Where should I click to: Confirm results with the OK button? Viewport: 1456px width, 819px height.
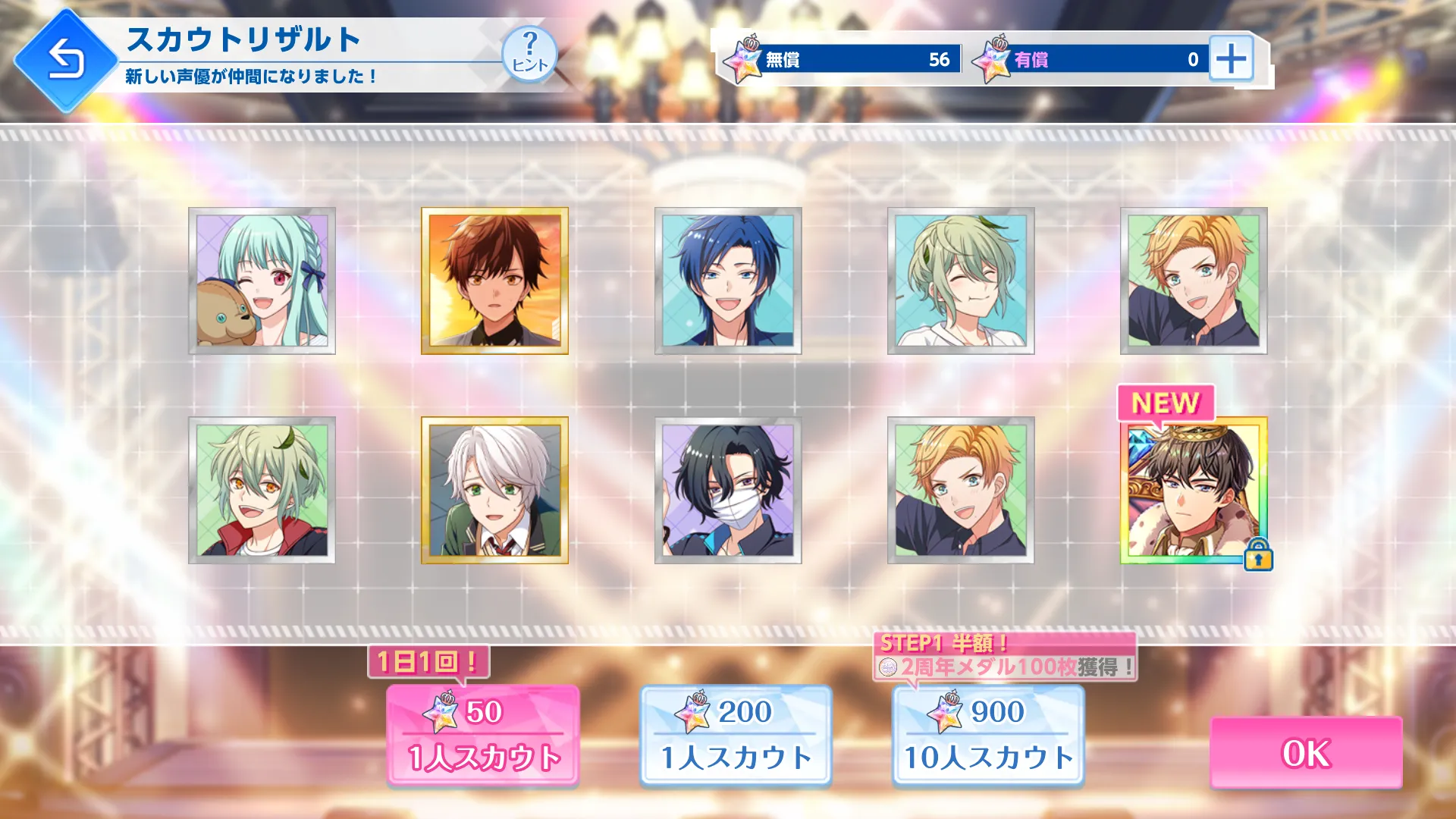pyautogui.click(x=1305, y=752)
